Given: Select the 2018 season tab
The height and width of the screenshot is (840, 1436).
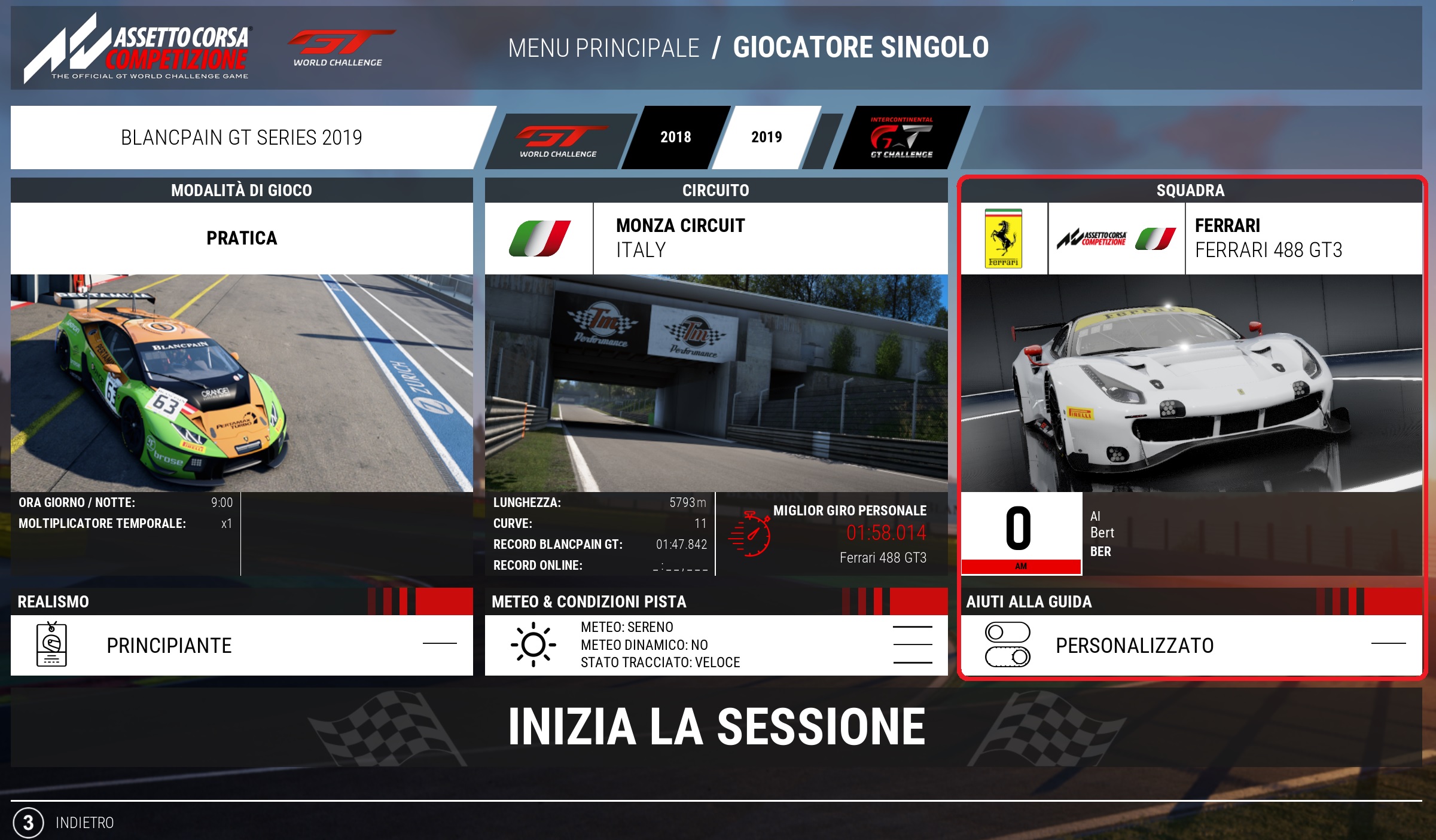Looking at the screenshot, I should [675, 138].
